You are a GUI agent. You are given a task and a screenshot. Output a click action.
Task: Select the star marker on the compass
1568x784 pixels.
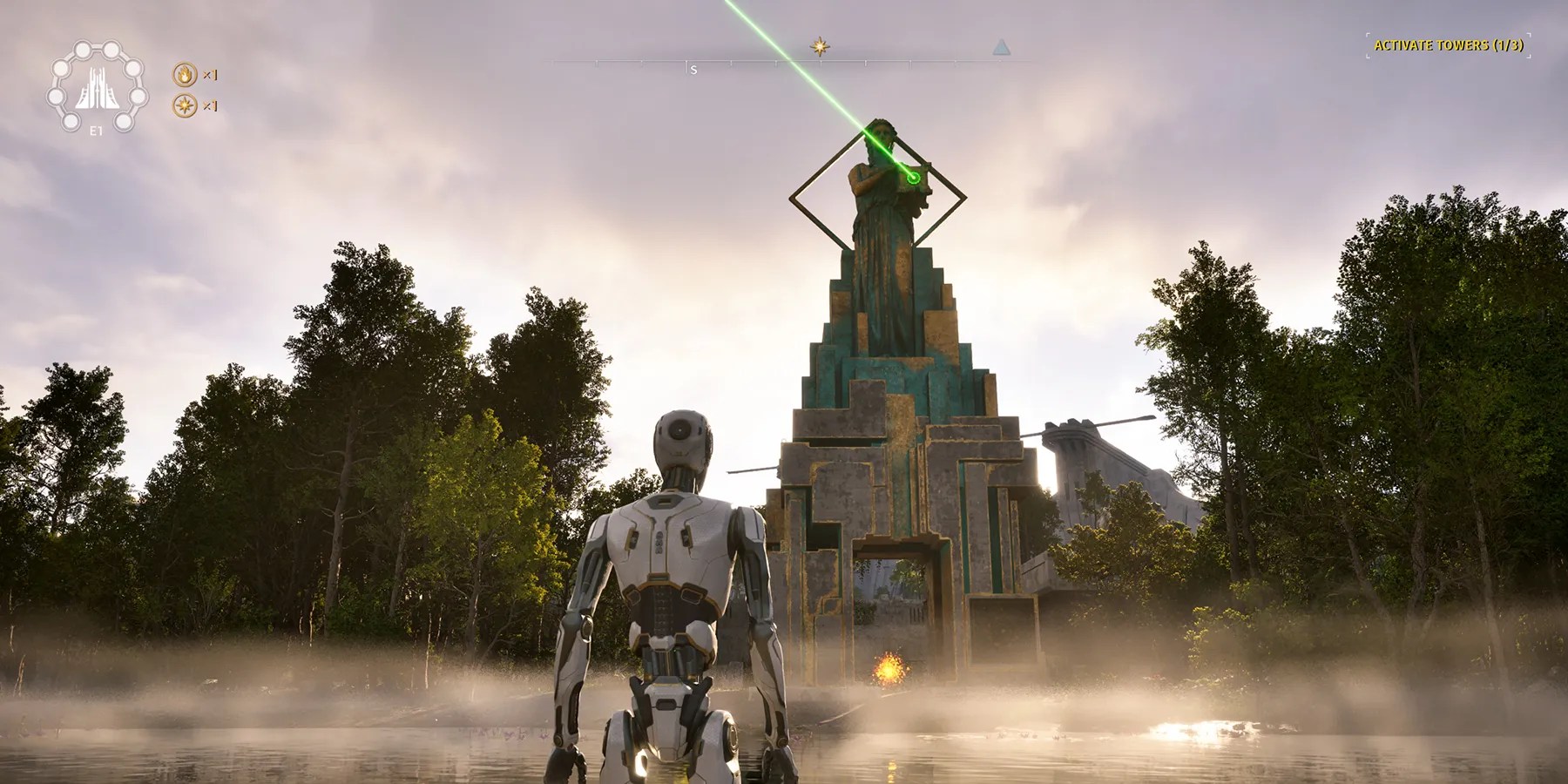[x=819, y=47]
